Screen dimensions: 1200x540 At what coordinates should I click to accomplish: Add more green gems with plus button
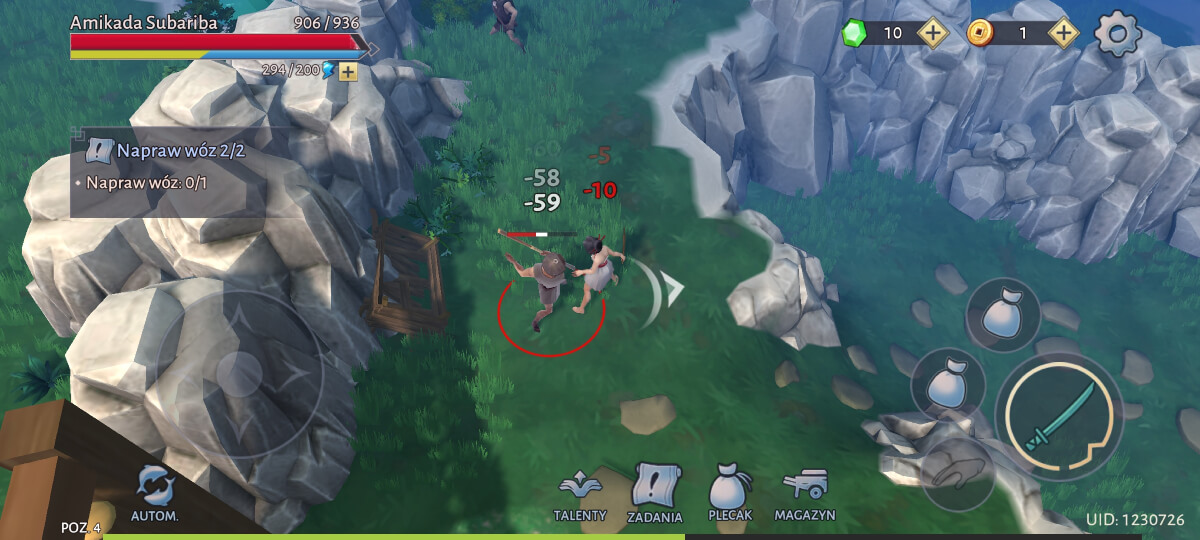932,33
